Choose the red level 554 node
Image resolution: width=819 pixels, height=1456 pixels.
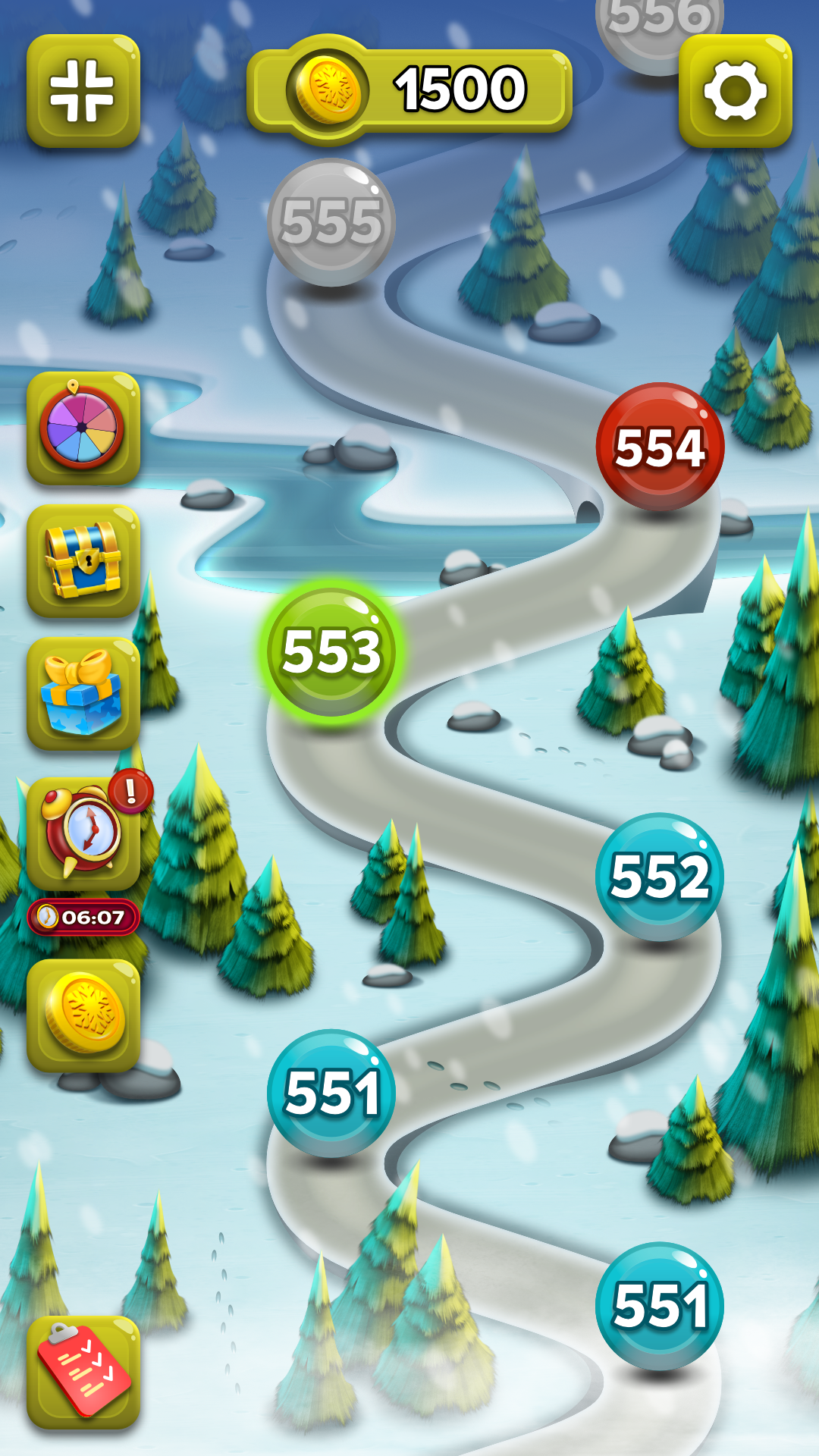click(x=660, y=447)
